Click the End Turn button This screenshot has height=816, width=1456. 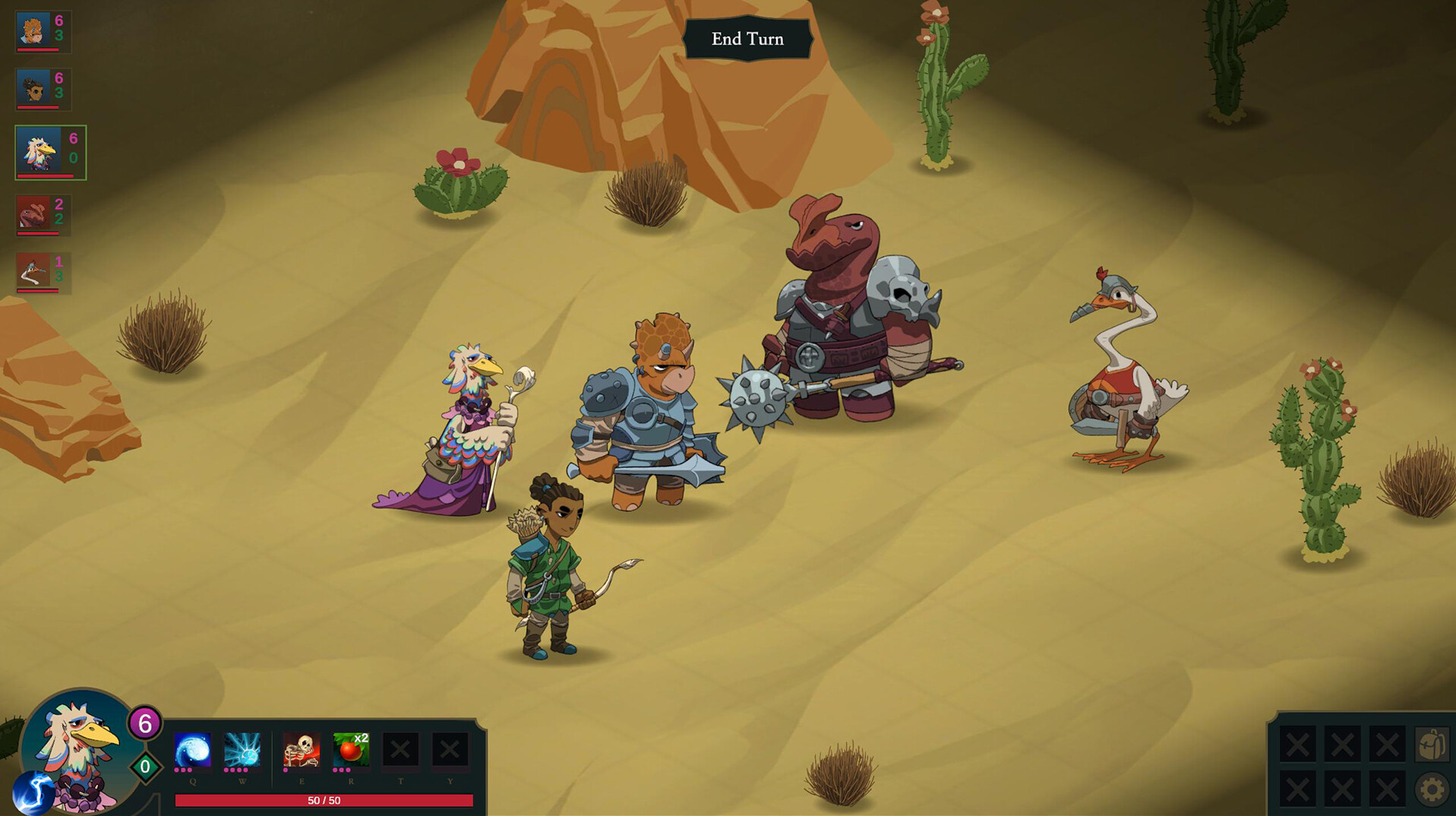pos(747,39)
